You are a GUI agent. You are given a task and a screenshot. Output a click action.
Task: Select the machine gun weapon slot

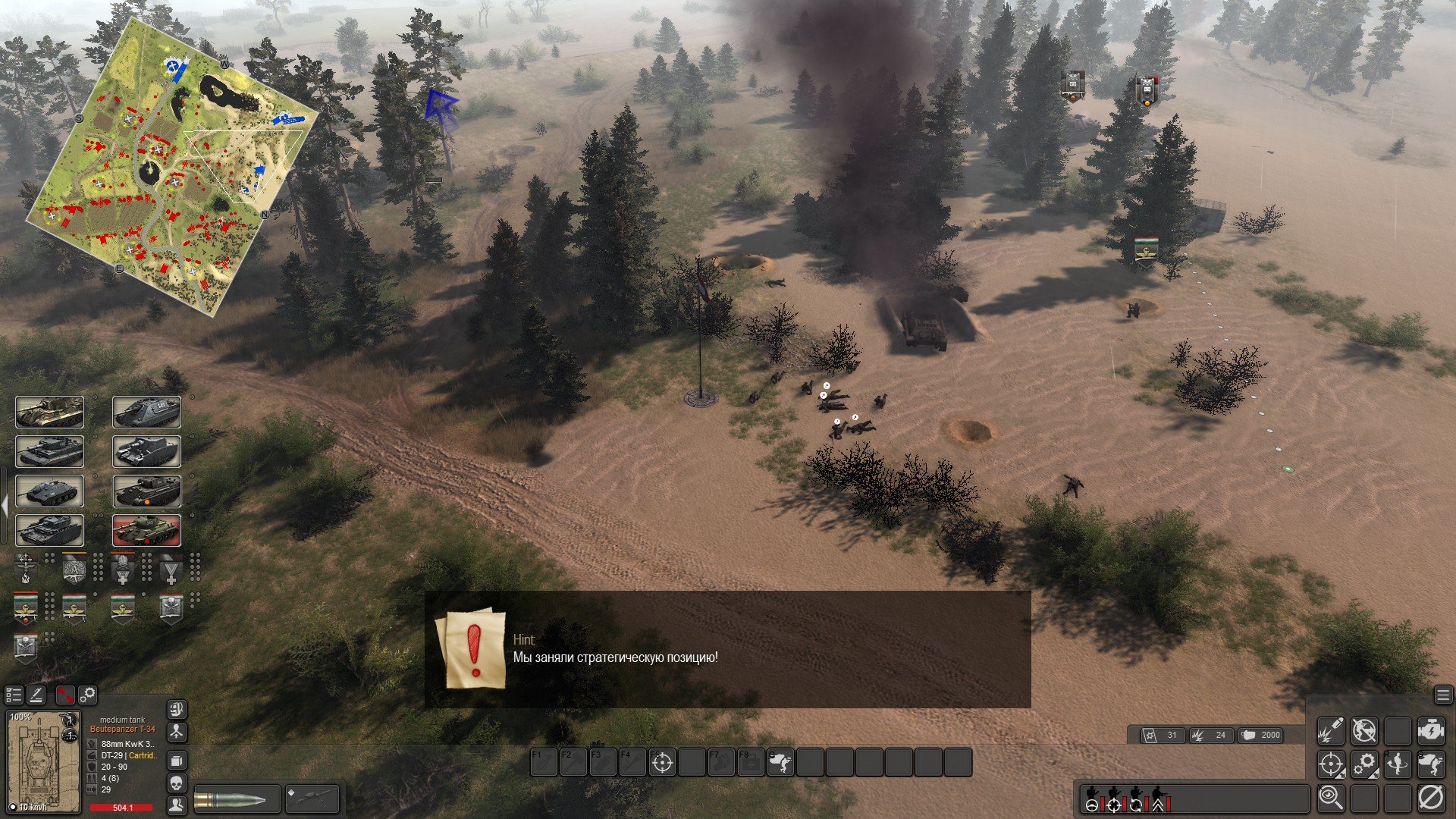coord(311,800)
